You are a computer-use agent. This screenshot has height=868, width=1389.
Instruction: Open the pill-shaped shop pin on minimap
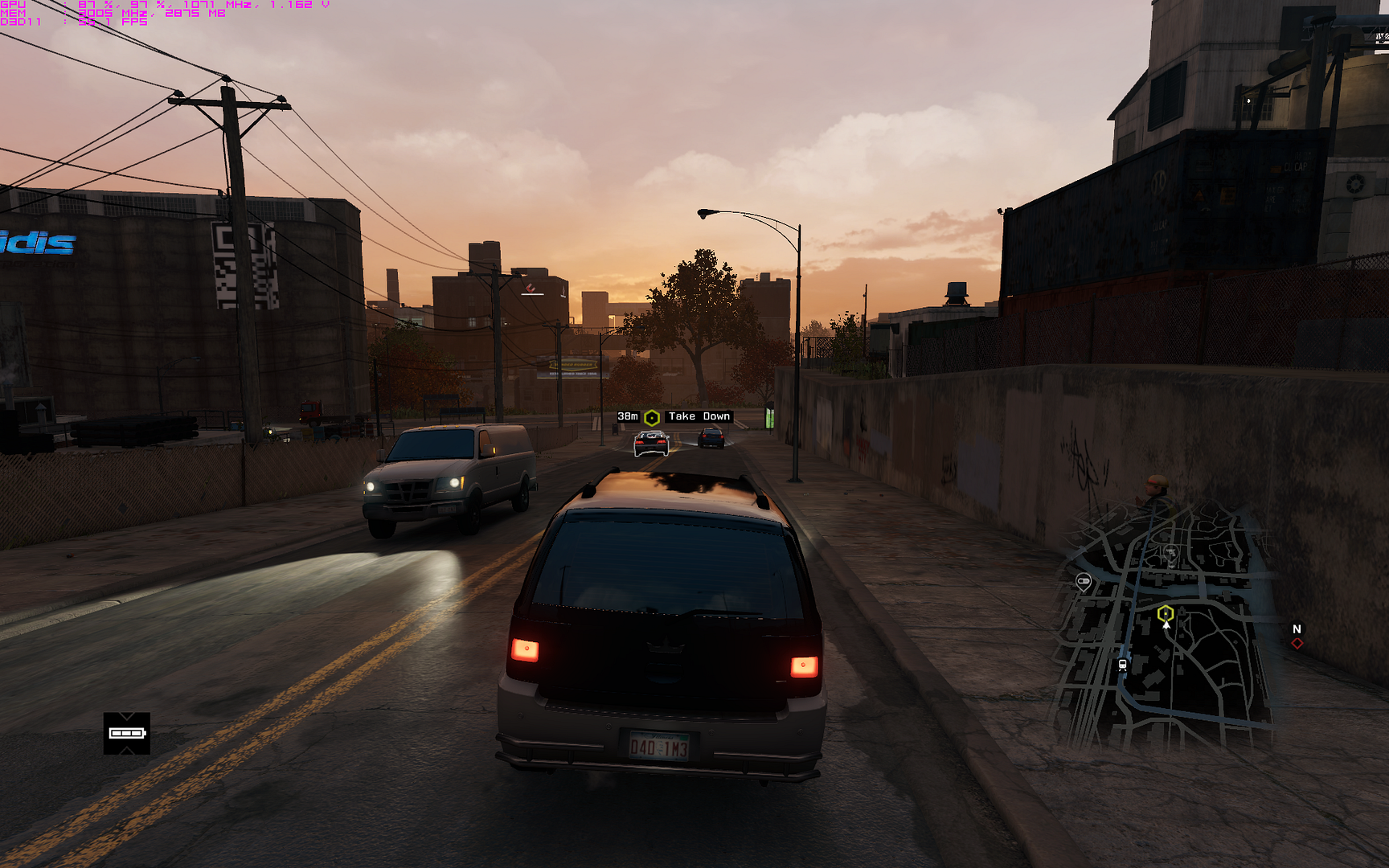(1083, 581)
